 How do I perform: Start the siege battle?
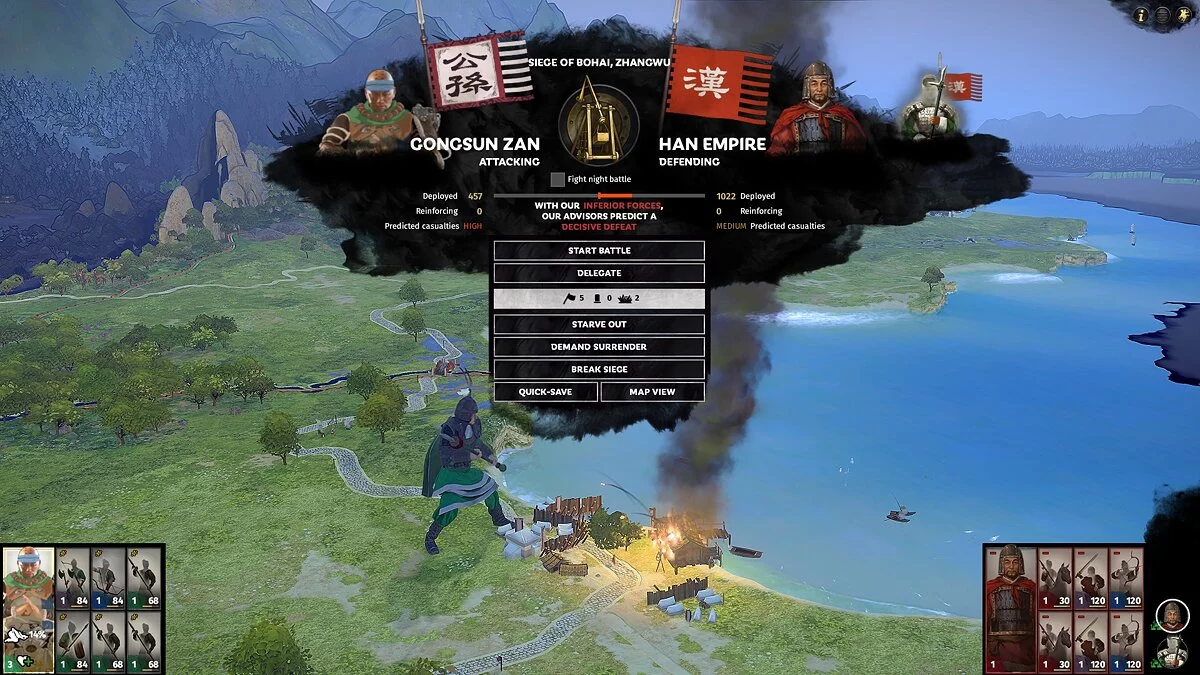coord(599,250)
